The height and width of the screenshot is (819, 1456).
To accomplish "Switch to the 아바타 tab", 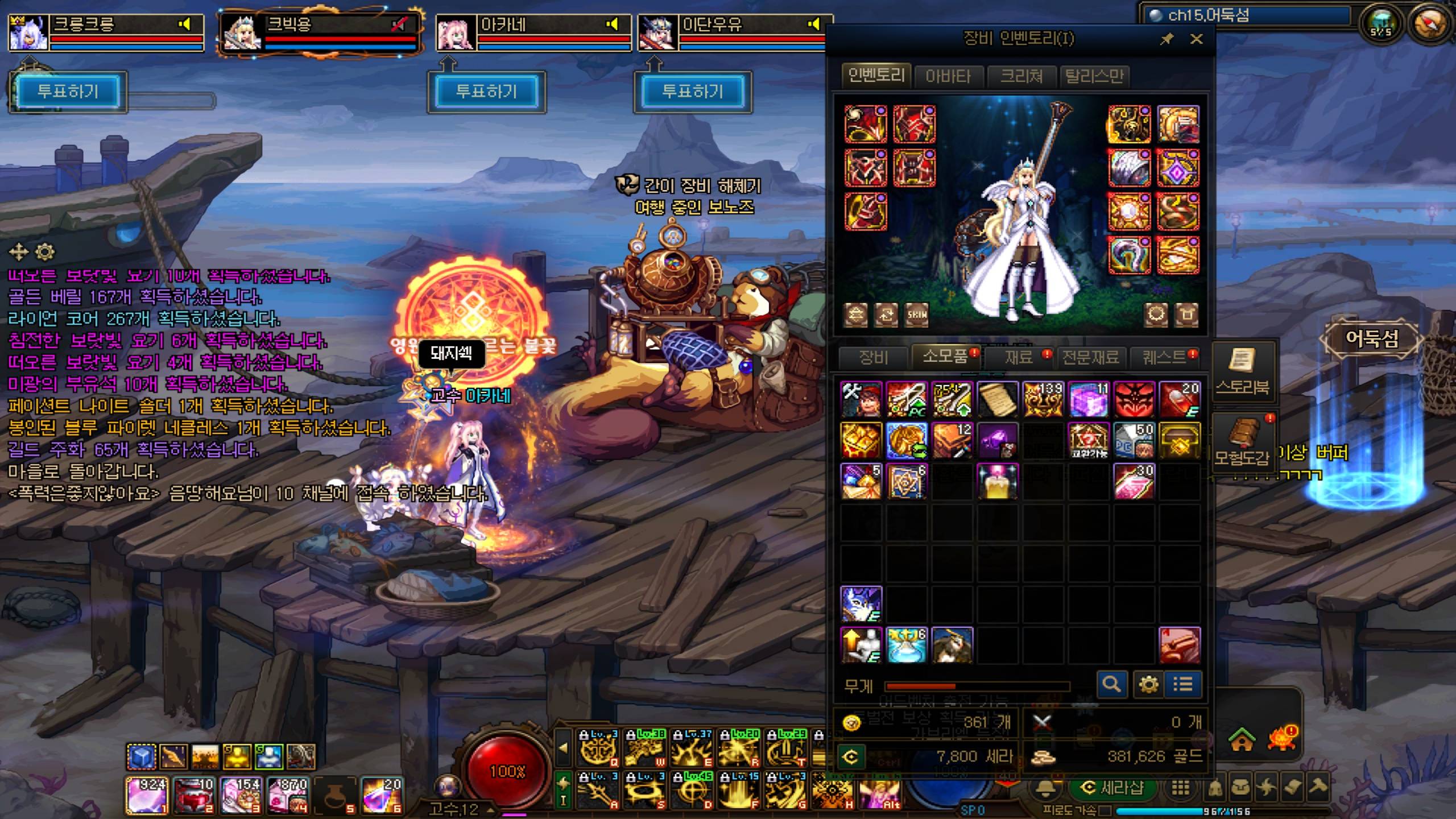I will (948, 76).
